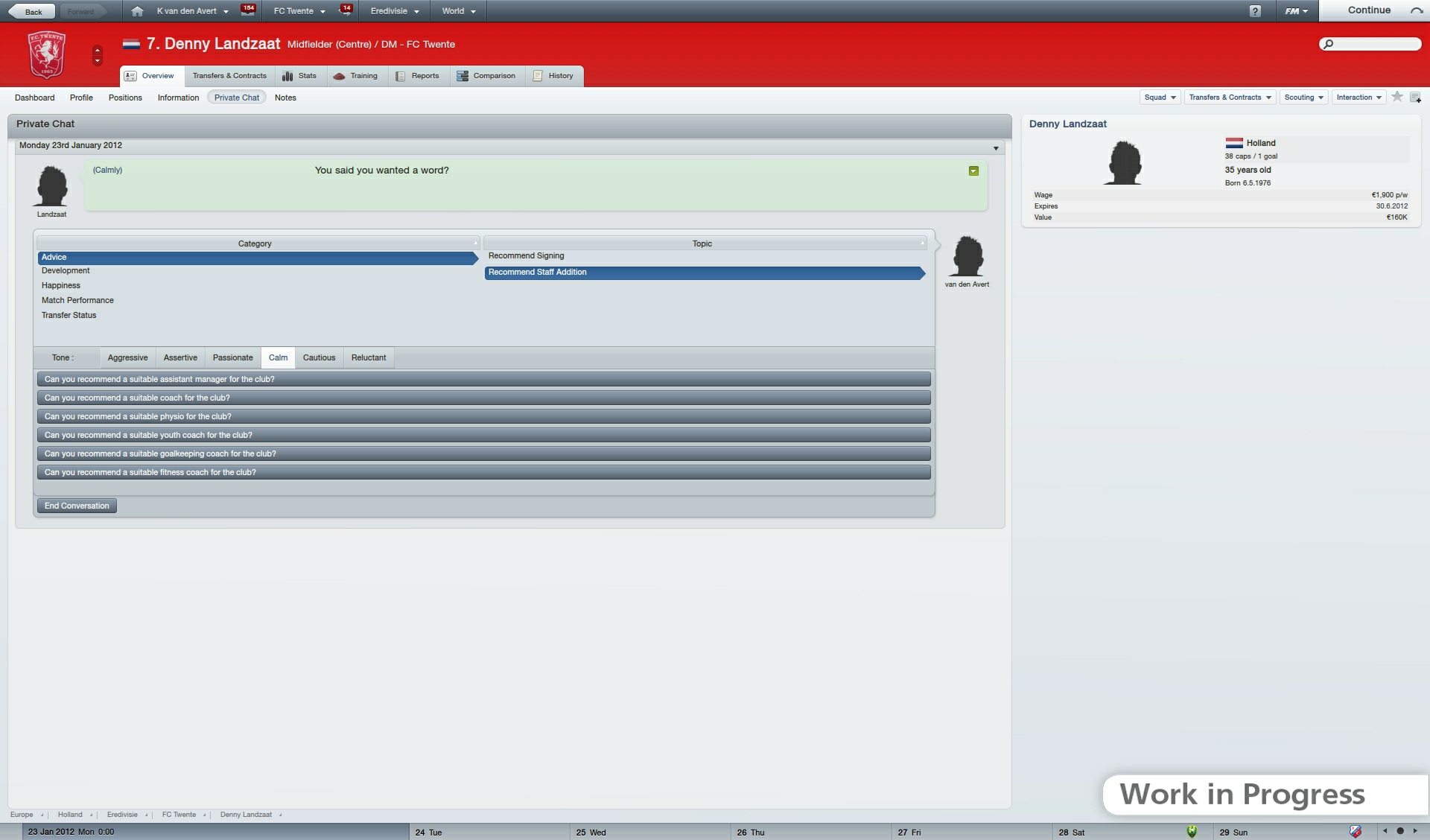
Task: Click the ADO Den Haag badge in status bar
Action: [1192, 832]
